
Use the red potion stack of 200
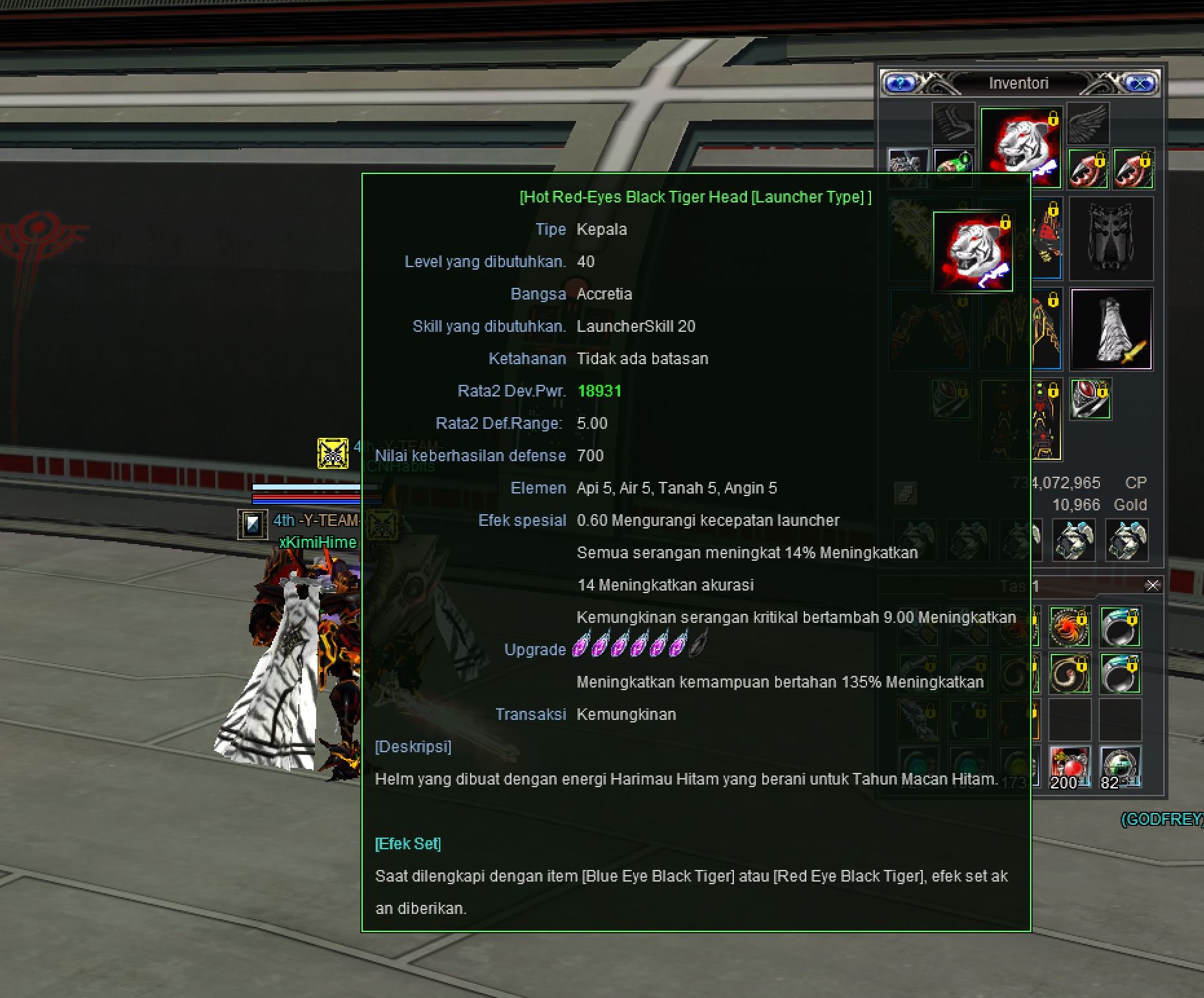coord(1070,767)
